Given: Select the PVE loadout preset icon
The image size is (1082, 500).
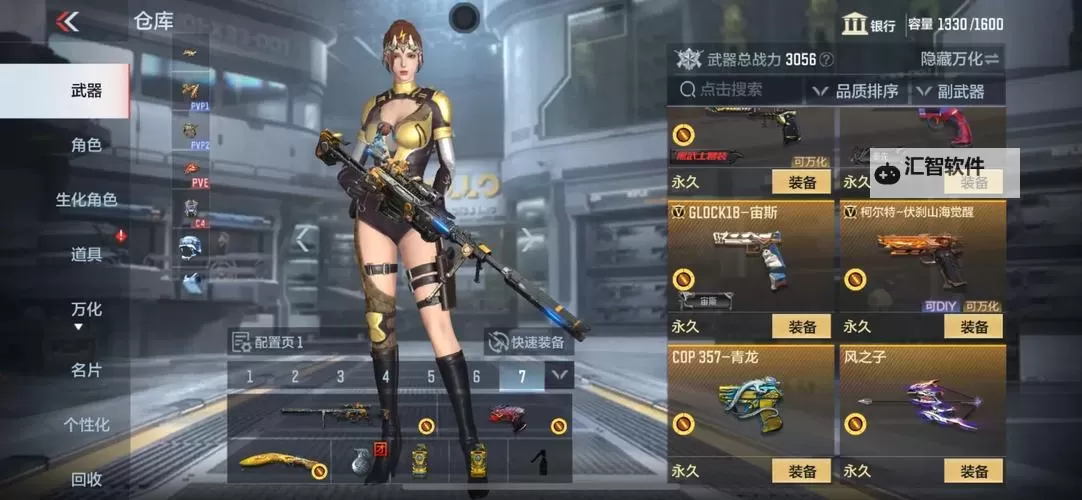Looking at the screenshot, I should [x=193, y=172].
